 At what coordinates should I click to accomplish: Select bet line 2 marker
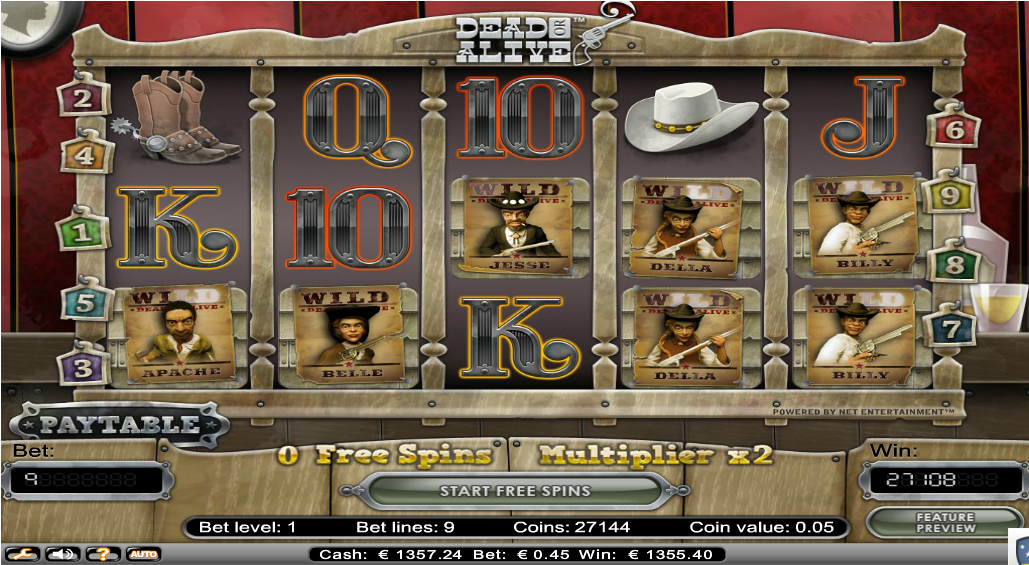point(83,98)
